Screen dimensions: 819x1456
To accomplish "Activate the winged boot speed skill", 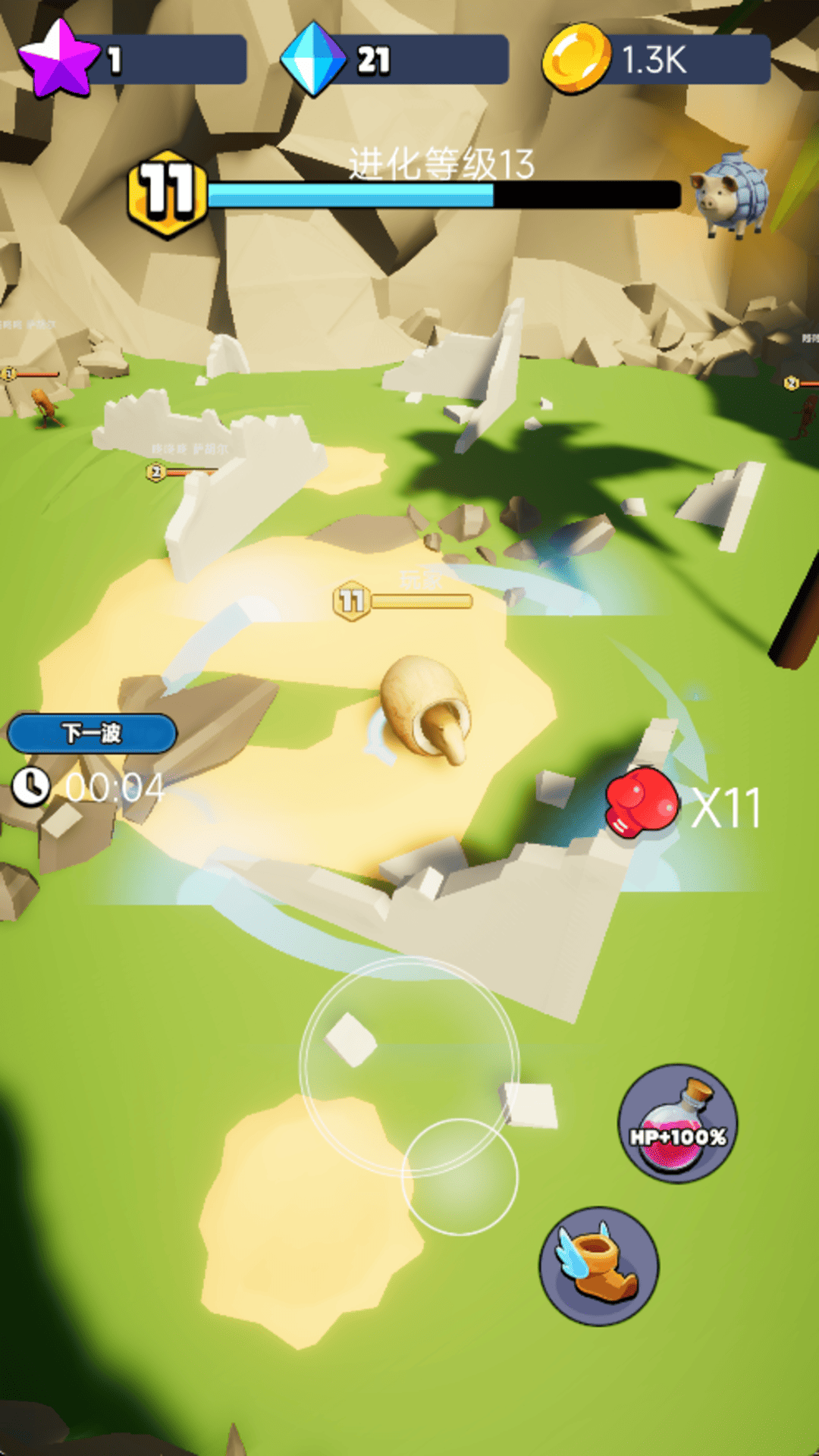I will [598, 1266].
